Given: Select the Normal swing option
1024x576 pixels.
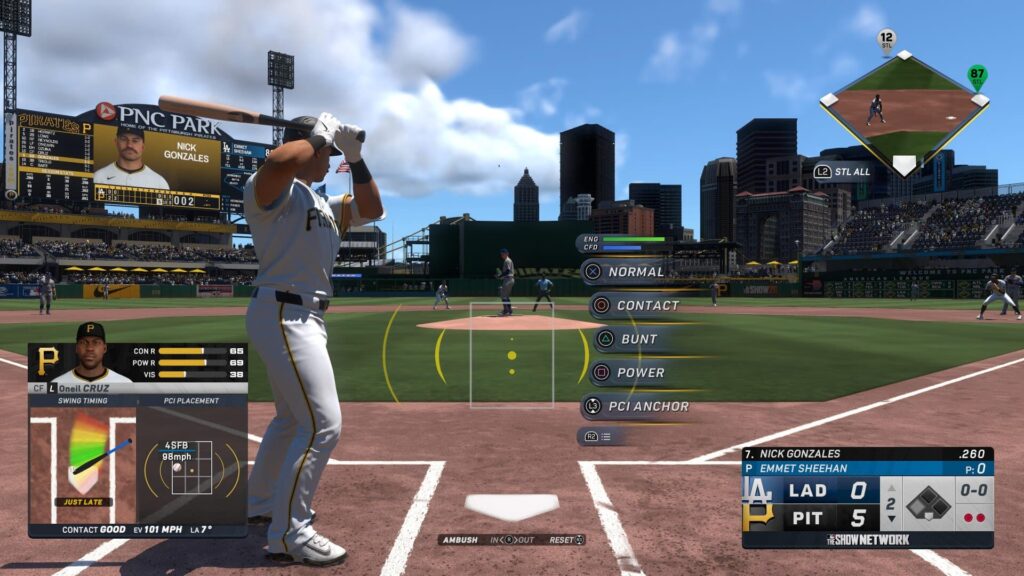Looking at the screenshot, I should [635, 271].
